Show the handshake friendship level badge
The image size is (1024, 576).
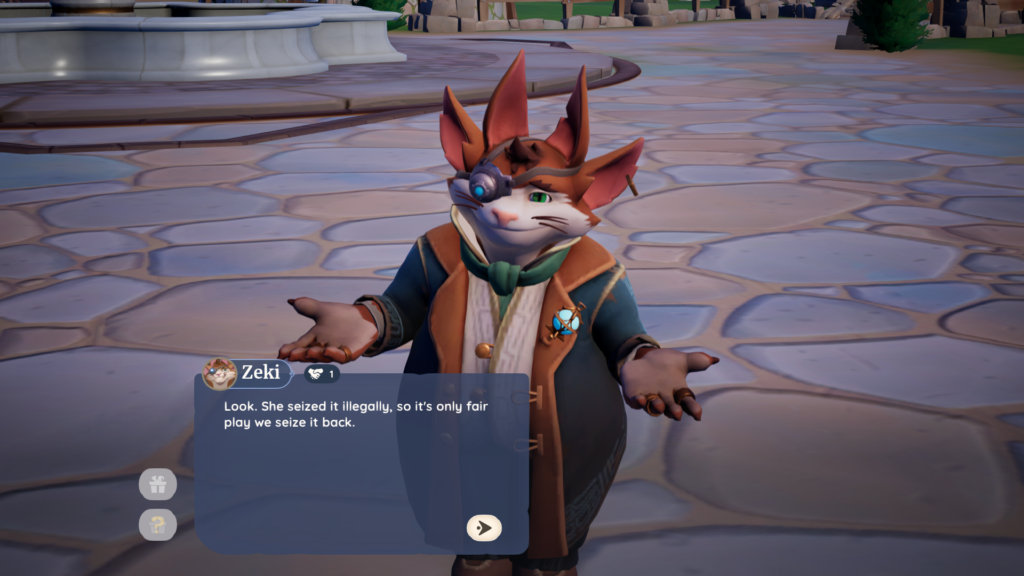click(321, 374)
